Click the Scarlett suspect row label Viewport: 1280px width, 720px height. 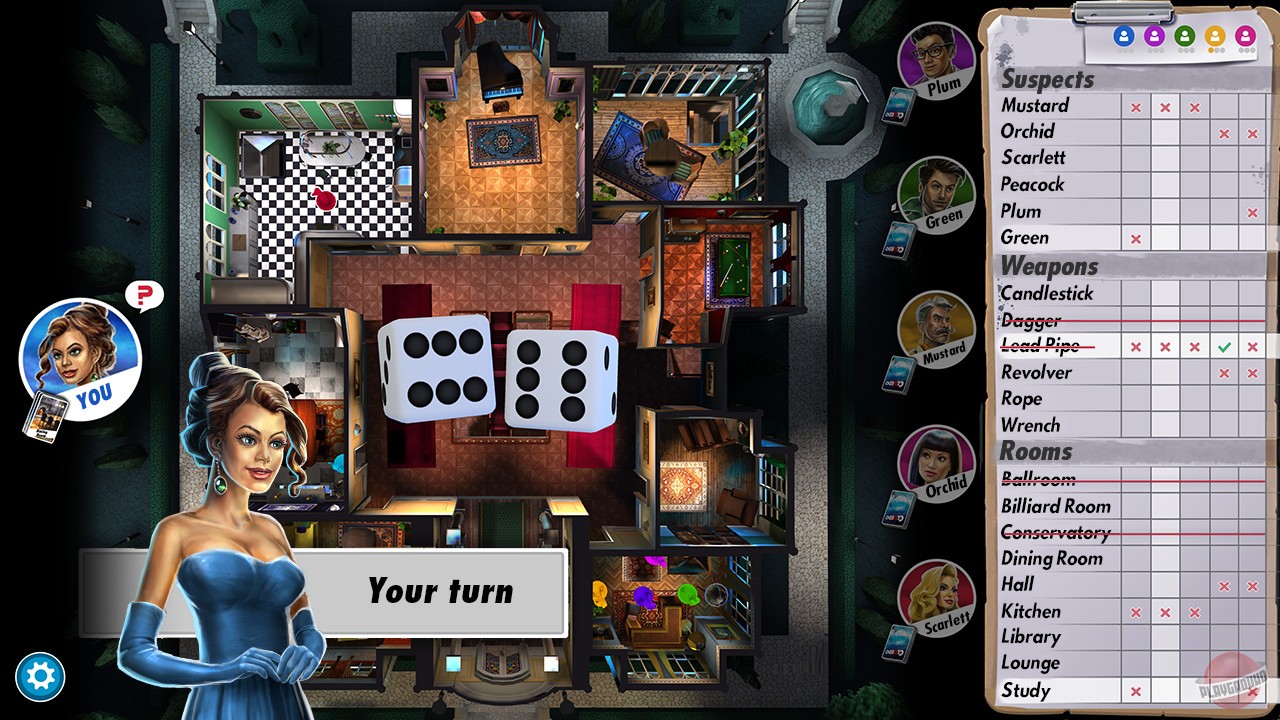point(1033,158)
